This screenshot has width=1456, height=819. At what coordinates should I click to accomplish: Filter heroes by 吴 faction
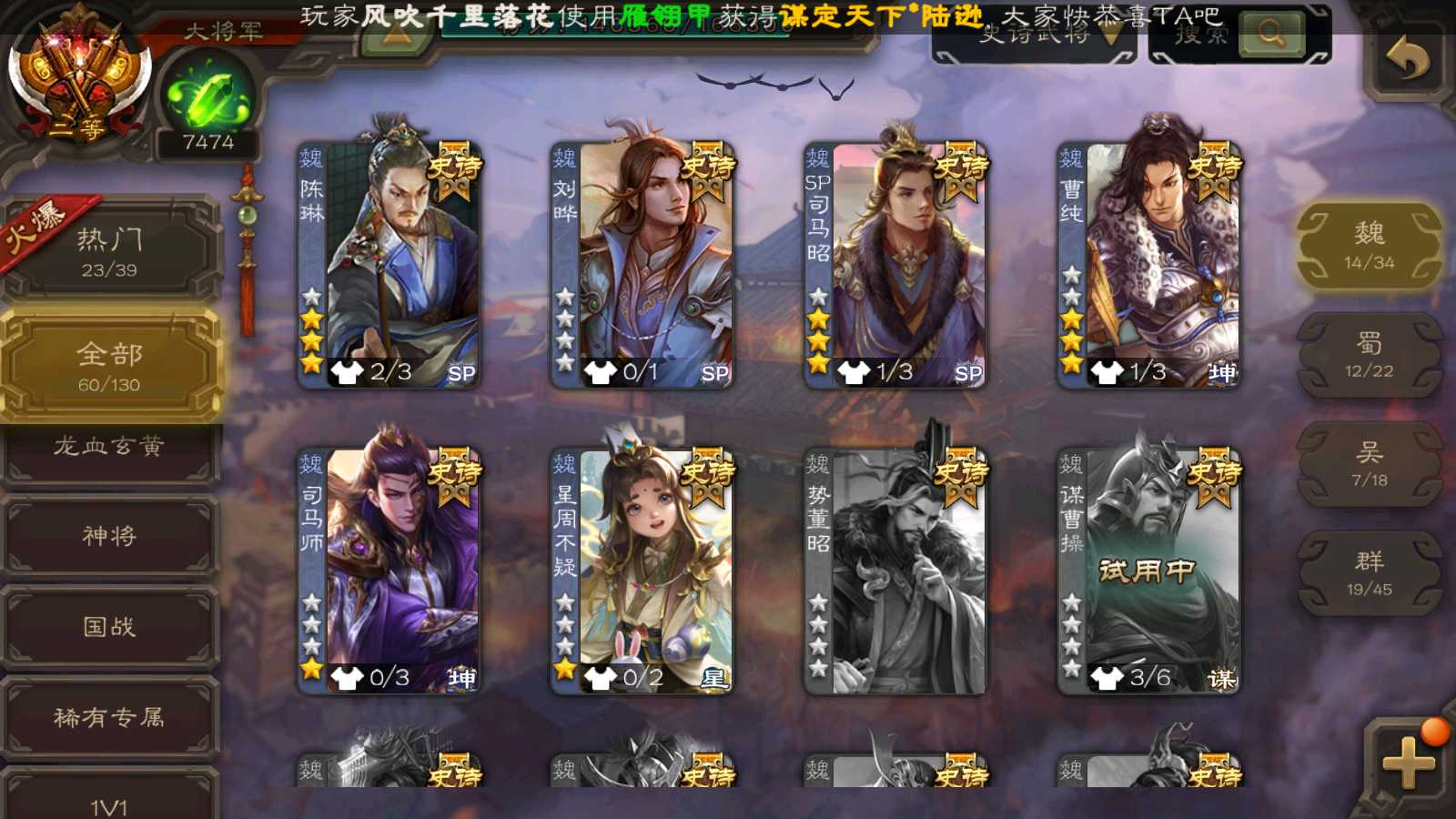click(1369, 464)
